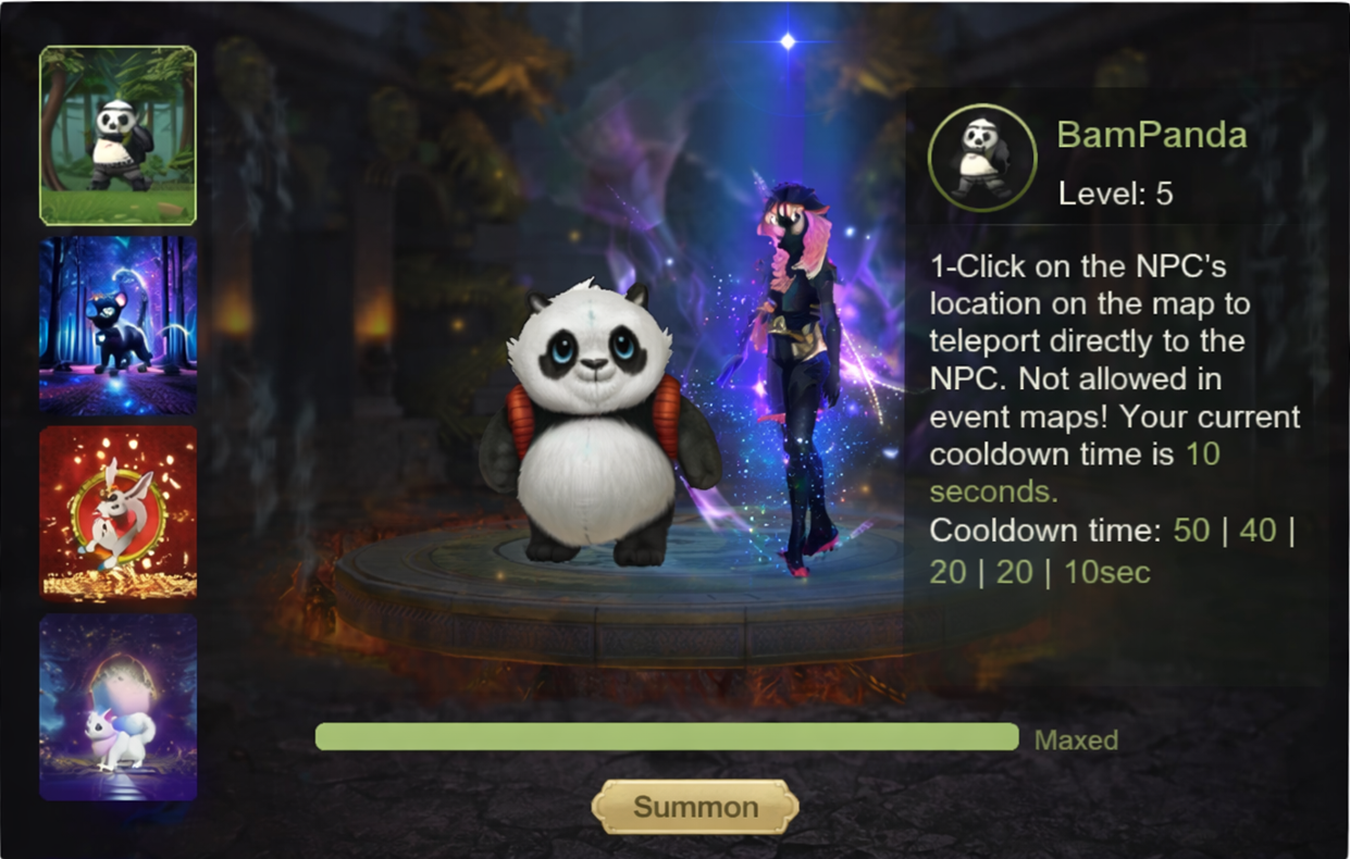1350x859 pixels.
Task: Summon the BamPanda pet
Action: coord(695,807)
